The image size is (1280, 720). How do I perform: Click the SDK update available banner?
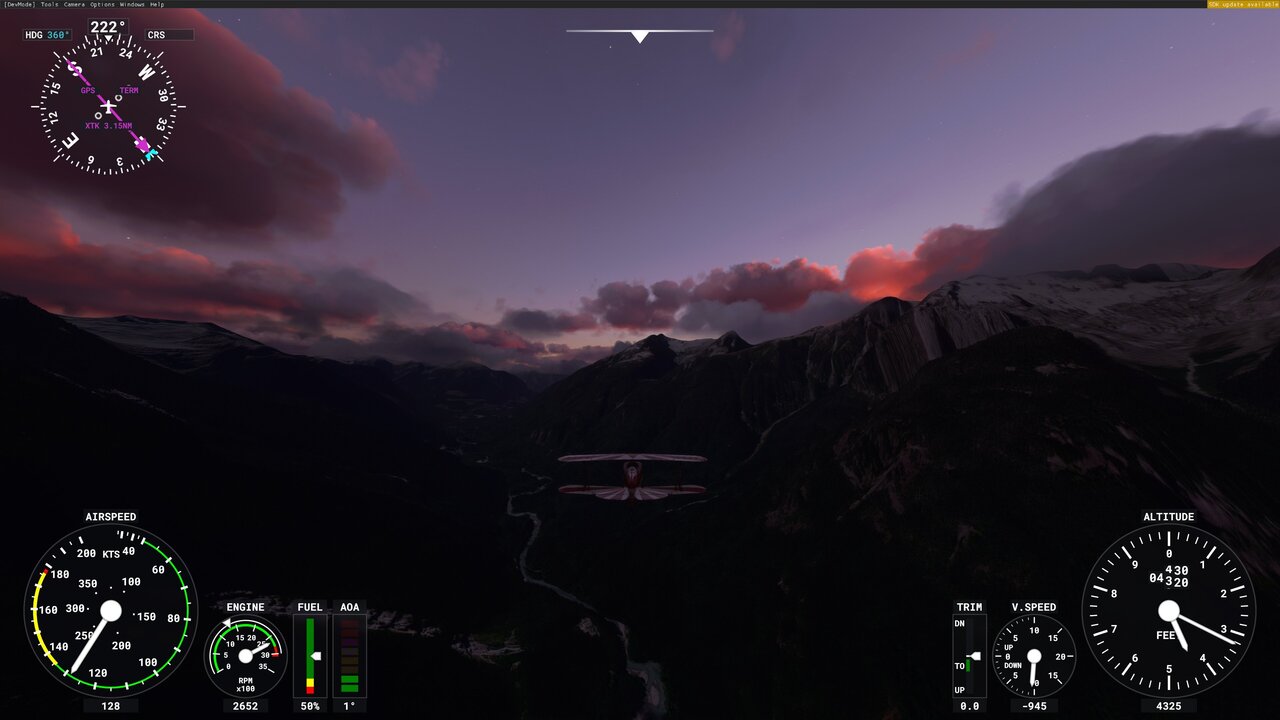[x=1242, y=3]
